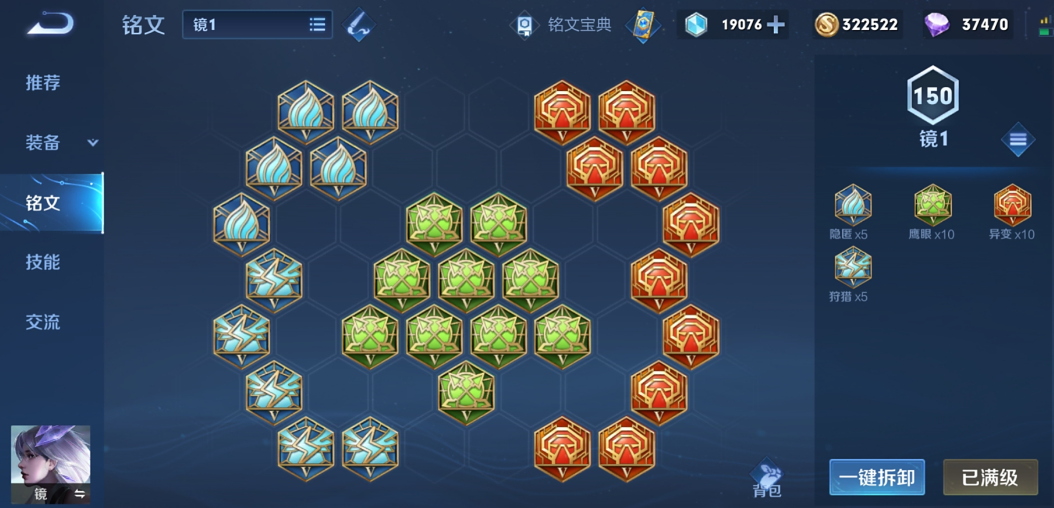Switch to the 铭文 tab
This screenshot has width=1054, height=508.
(x=43, y=203)
